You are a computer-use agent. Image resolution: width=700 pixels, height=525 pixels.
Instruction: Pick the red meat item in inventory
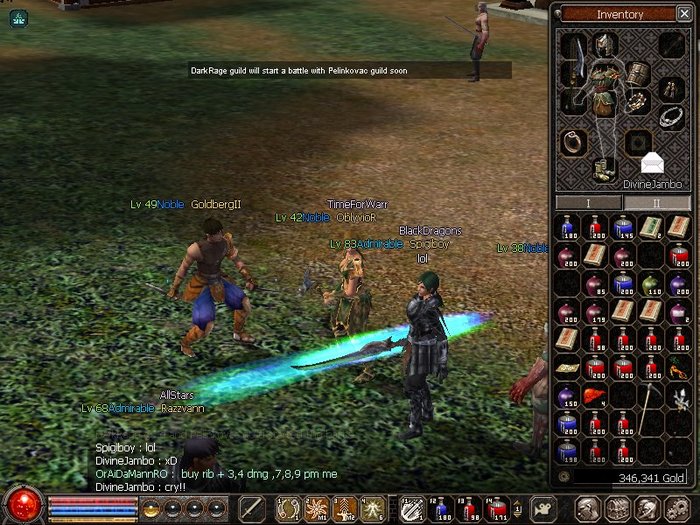[594, 396]
